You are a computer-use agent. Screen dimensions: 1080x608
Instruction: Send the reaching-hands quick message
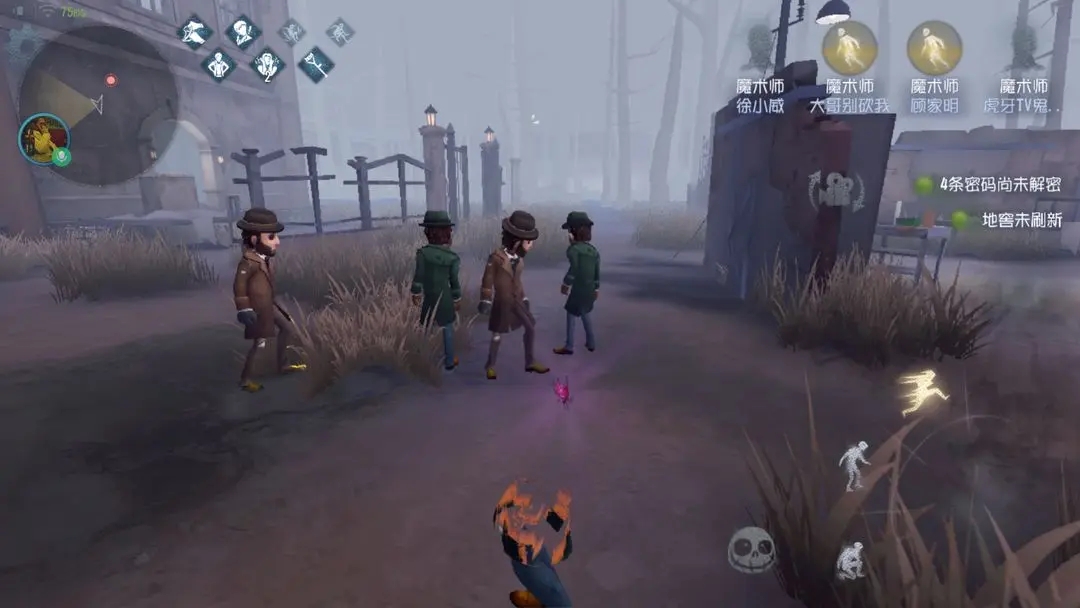(x=193, y=31)
